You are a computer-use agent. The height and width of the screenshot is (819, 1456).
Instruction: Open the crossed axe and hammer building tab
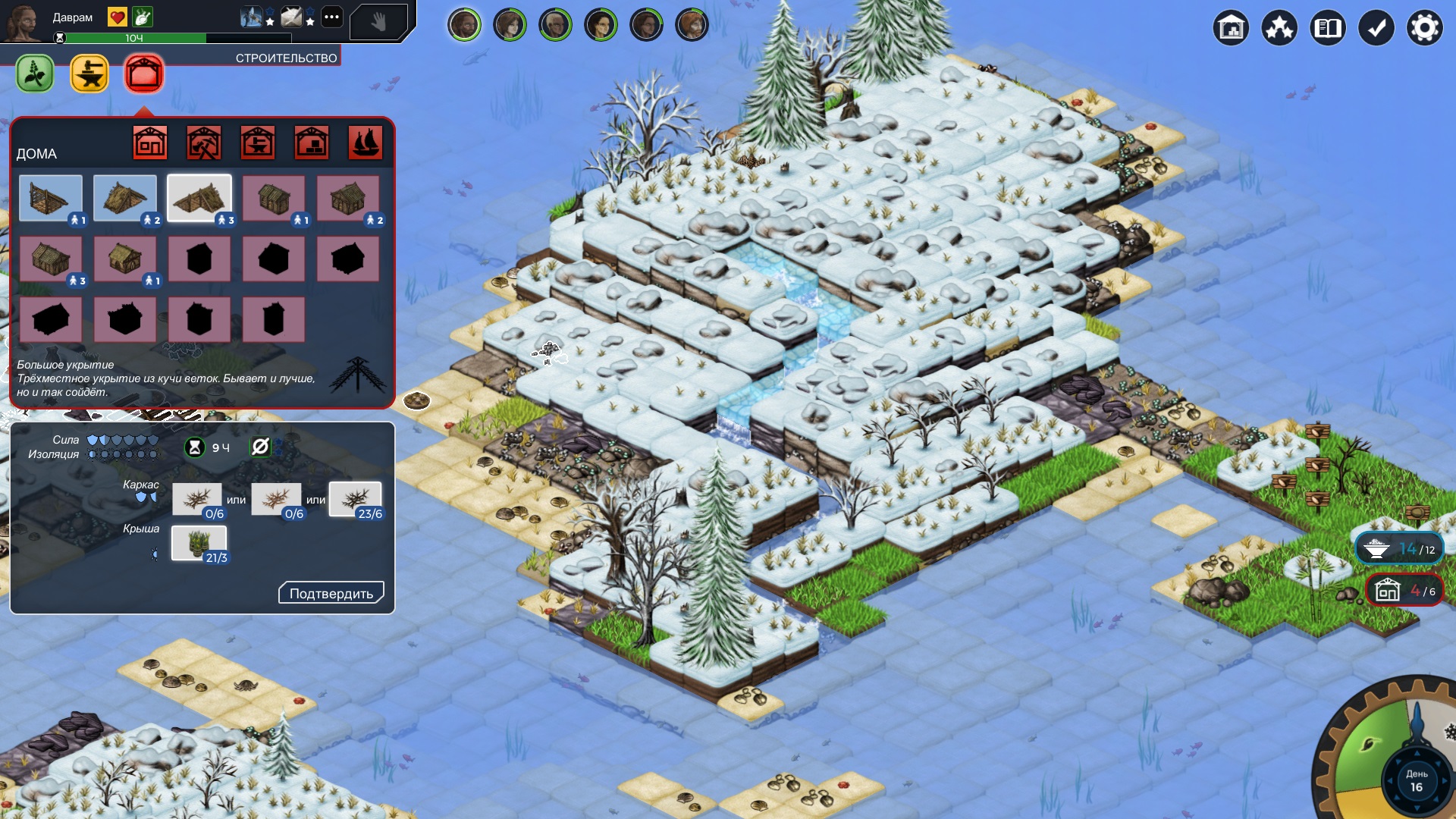[204, 143]
